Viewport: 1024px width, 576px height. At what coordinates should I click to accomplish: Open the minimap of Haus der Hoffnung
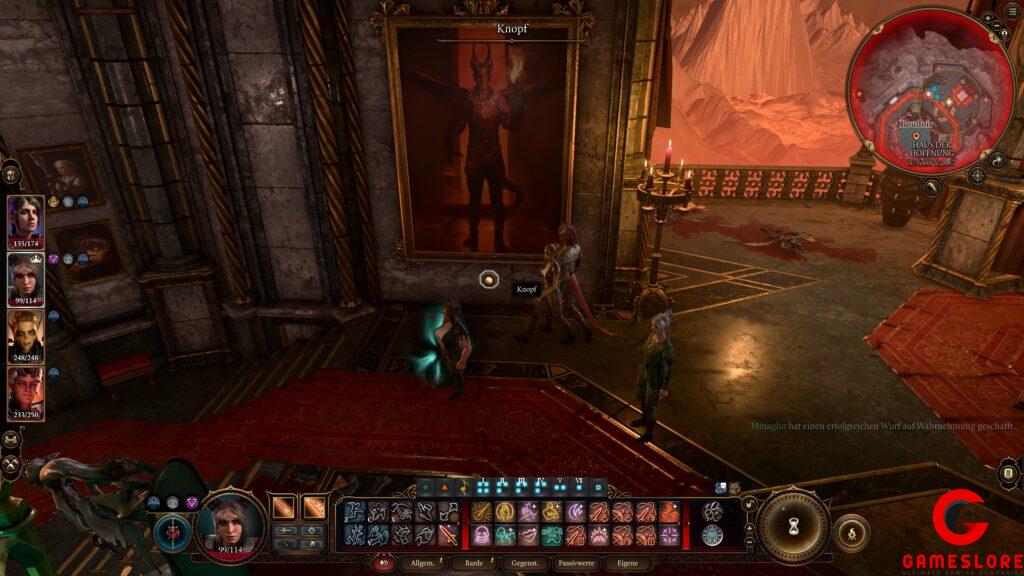coord(918,88)
